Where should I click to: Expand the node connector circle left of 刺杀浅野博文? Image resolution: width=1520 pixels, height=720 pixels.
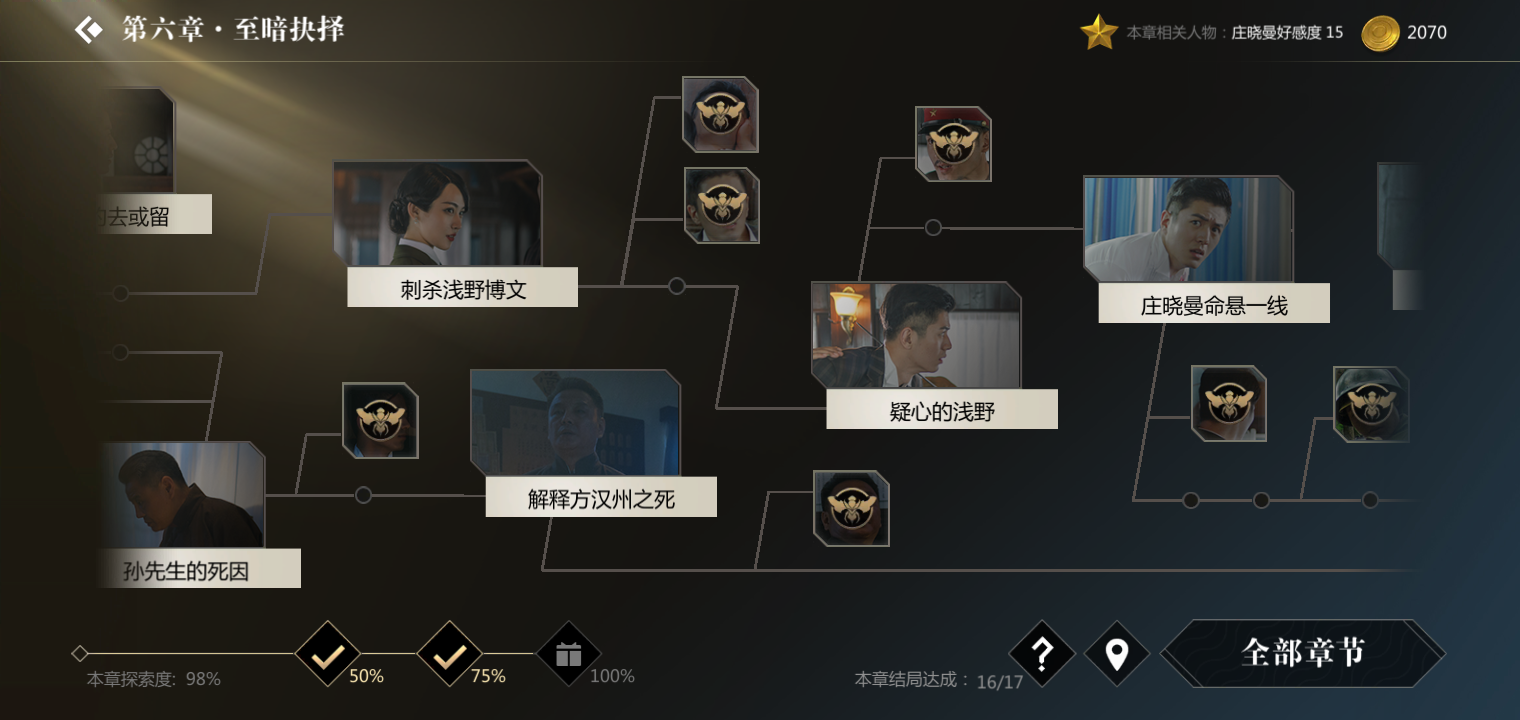tap(122, 293)
